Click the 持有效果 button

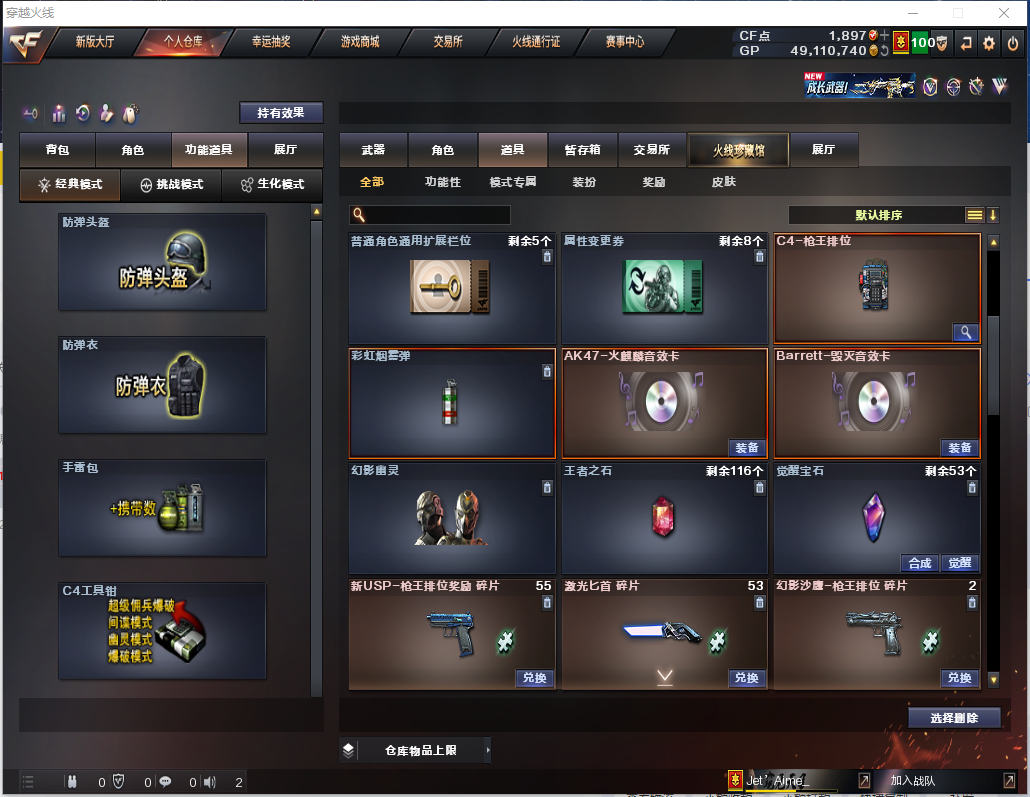[281, 113]
